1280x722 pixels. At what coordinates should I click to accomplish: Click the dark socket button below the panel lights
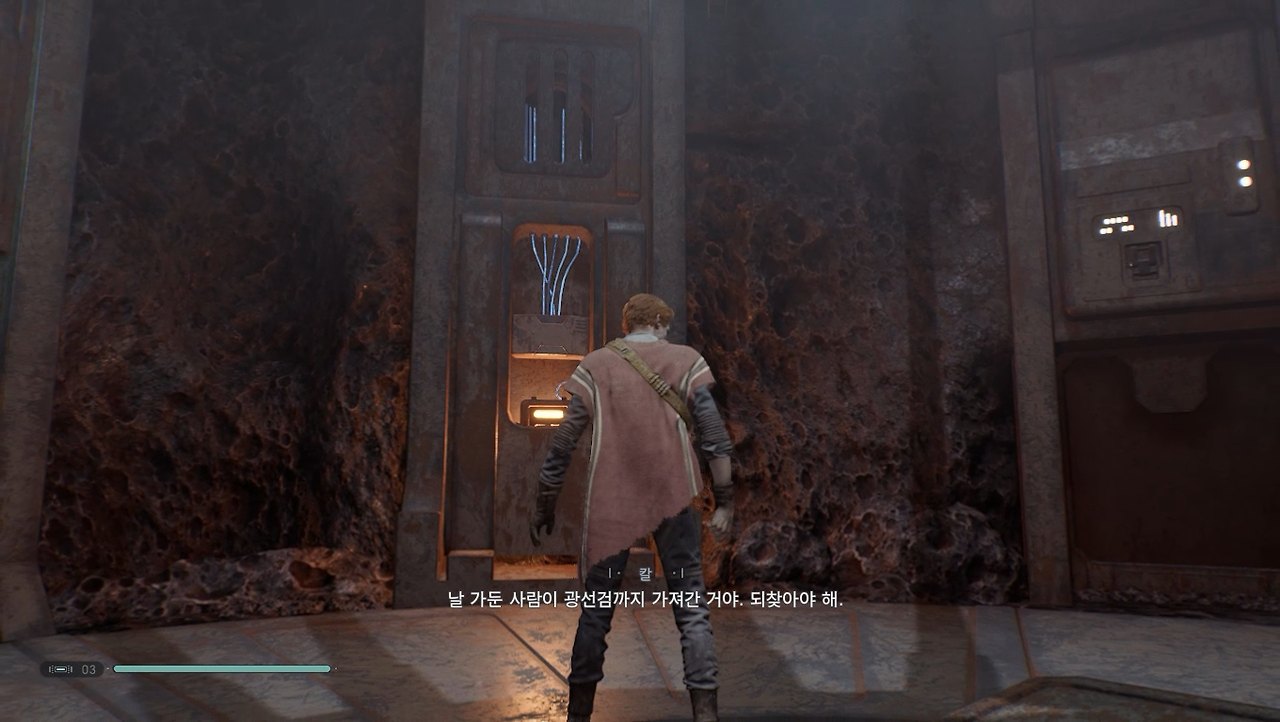coord(1143,258)
